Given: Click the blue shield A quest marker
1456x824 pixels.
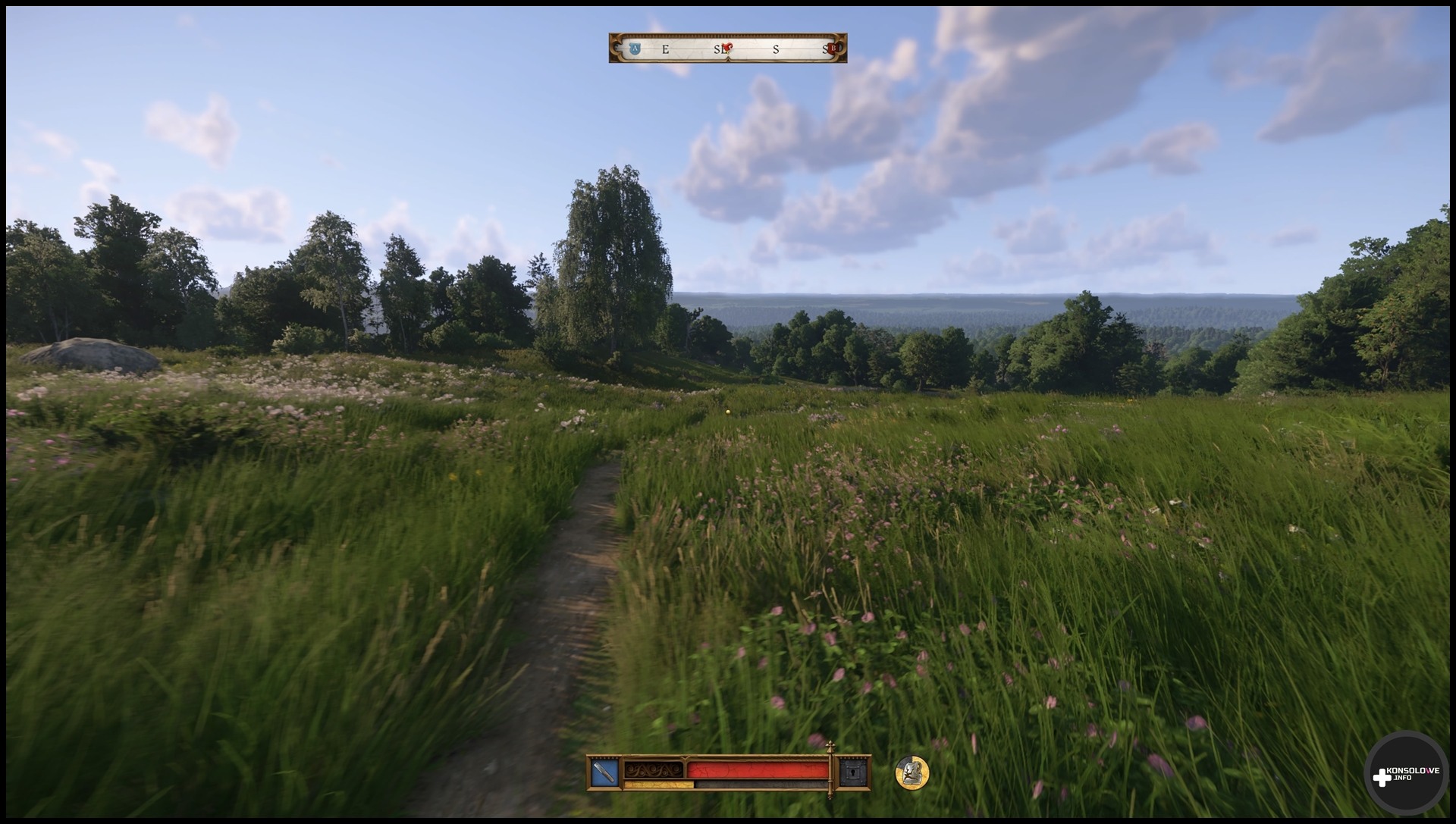Looking at the screenshot, I should click(635, 49).
